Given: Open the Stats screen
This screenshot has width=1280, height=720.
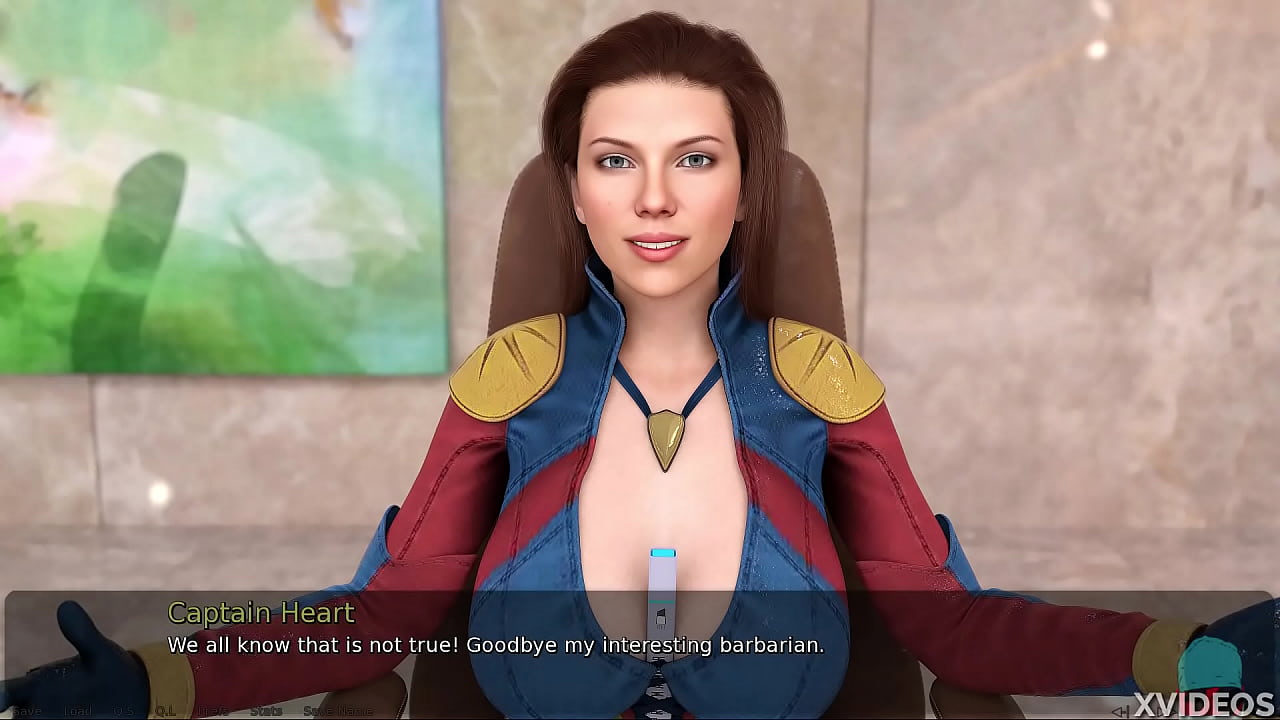Looking at the screenshot, I should pos(265,711).
